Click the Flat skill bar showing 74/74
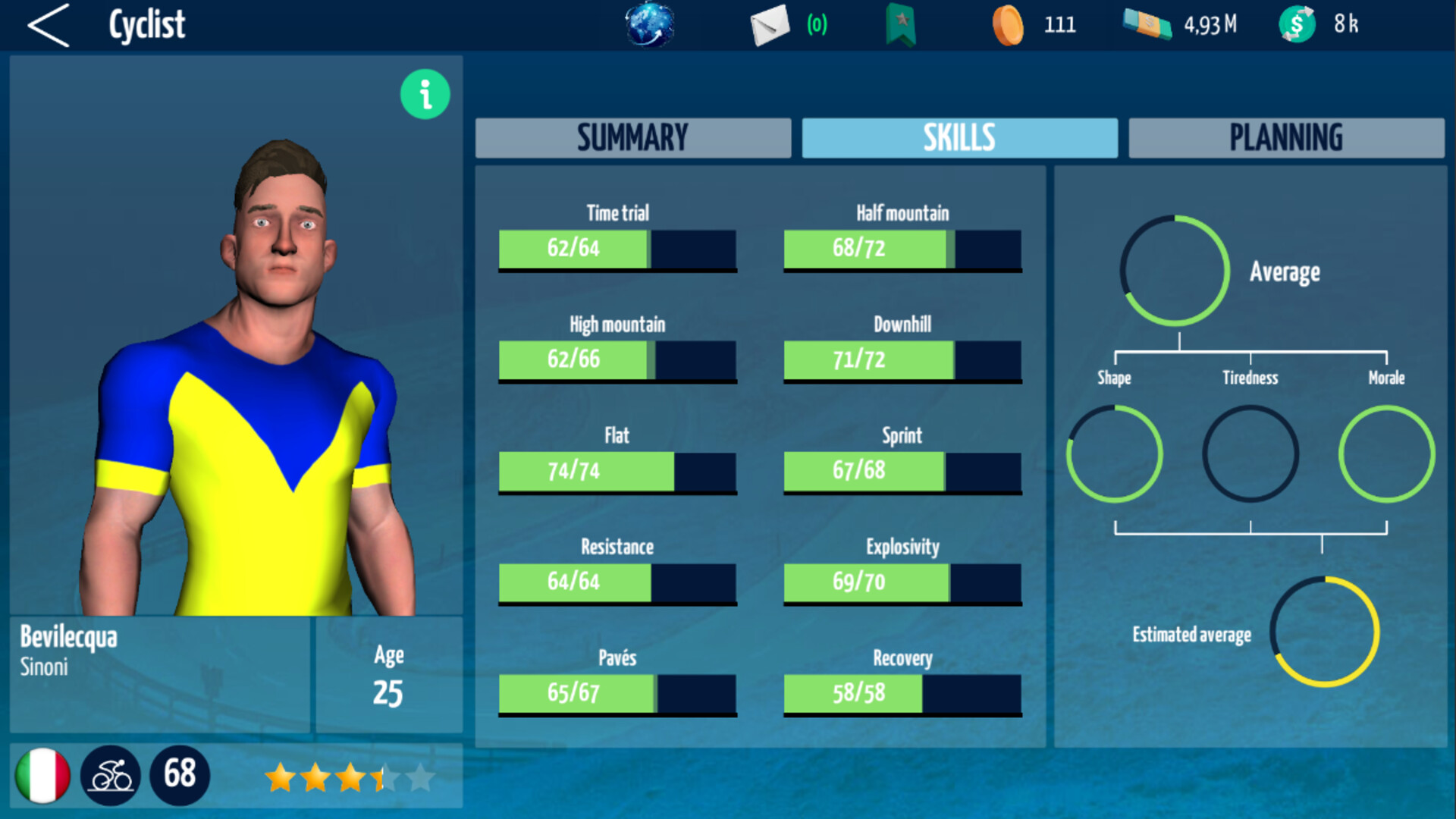The height and width of the screenshot is (819, 1456). pos(617,470)
